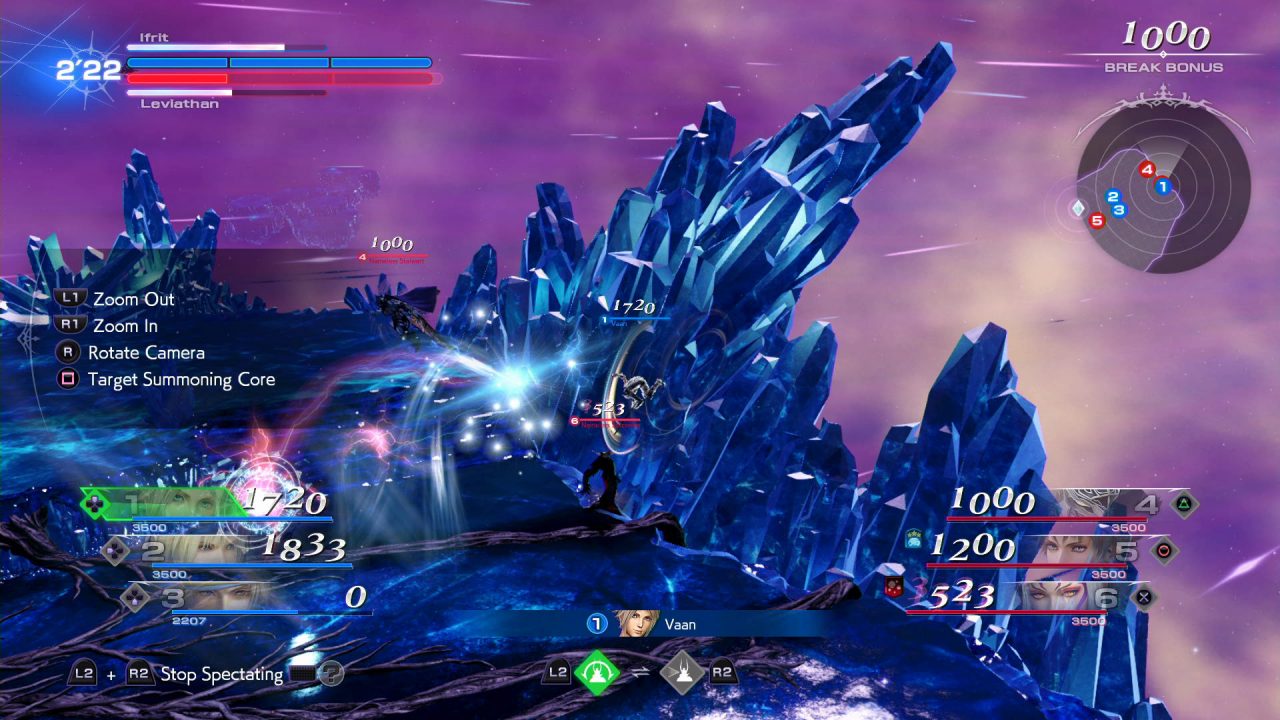This screenshot has height=720, width=1280.
Task: Select blue marker 1 on the minimap
Action: [x=1162, y=186]
